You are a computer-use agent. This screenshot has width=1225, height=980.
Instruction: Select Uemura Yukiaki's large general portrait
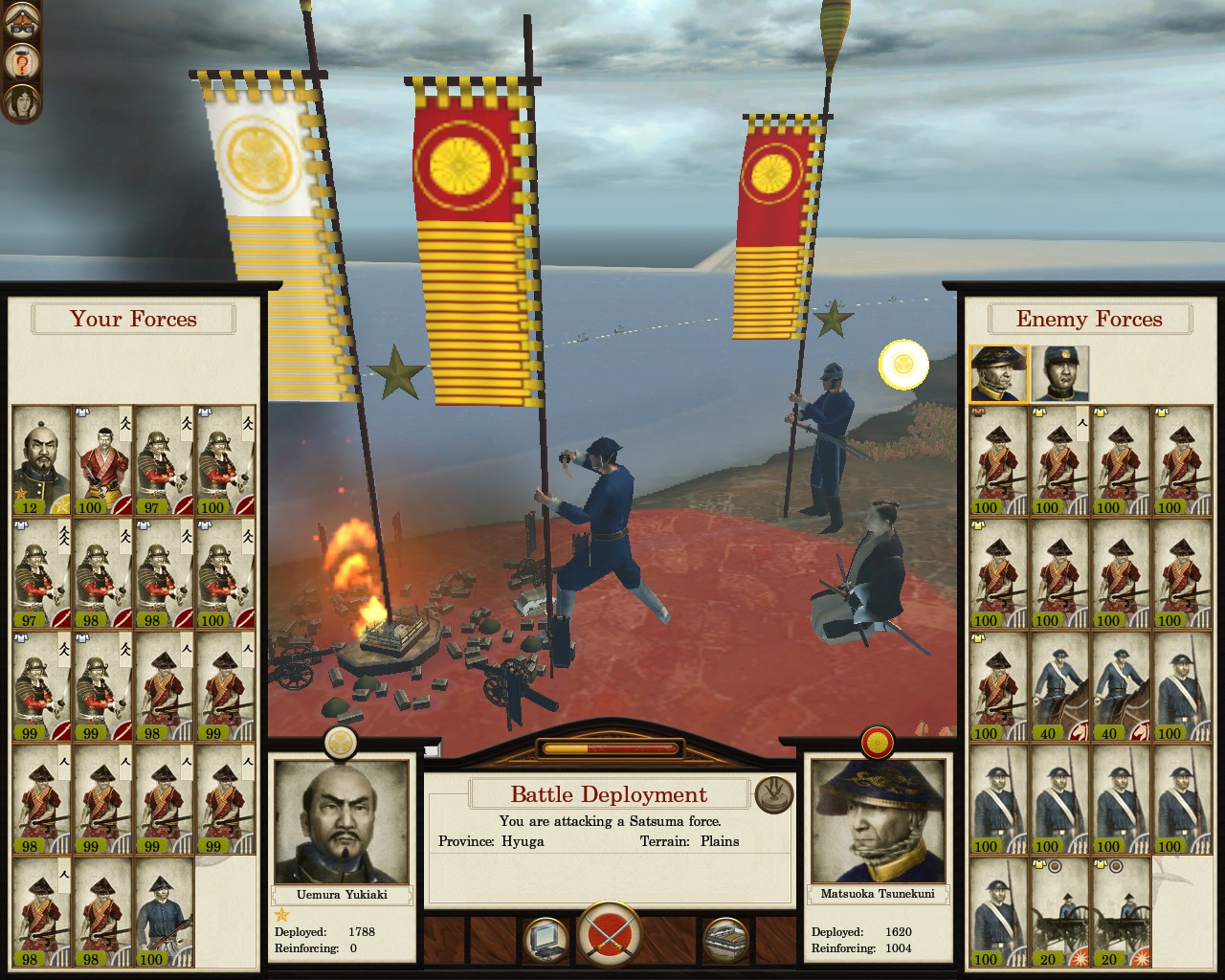(x=342, y=822)
